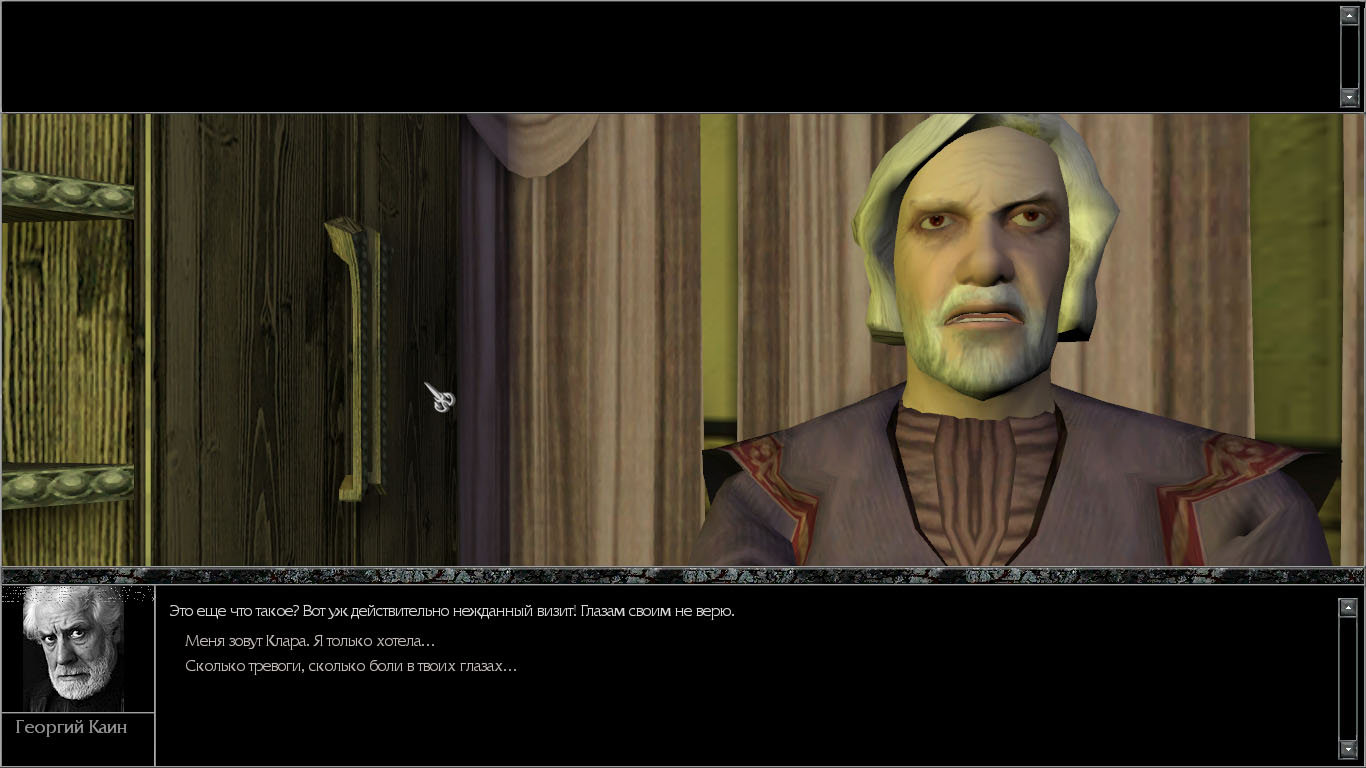Click the dialogue panel's scroll-up arrow
Screen dimensions: 1366x768
click(x=1348, y=607)
